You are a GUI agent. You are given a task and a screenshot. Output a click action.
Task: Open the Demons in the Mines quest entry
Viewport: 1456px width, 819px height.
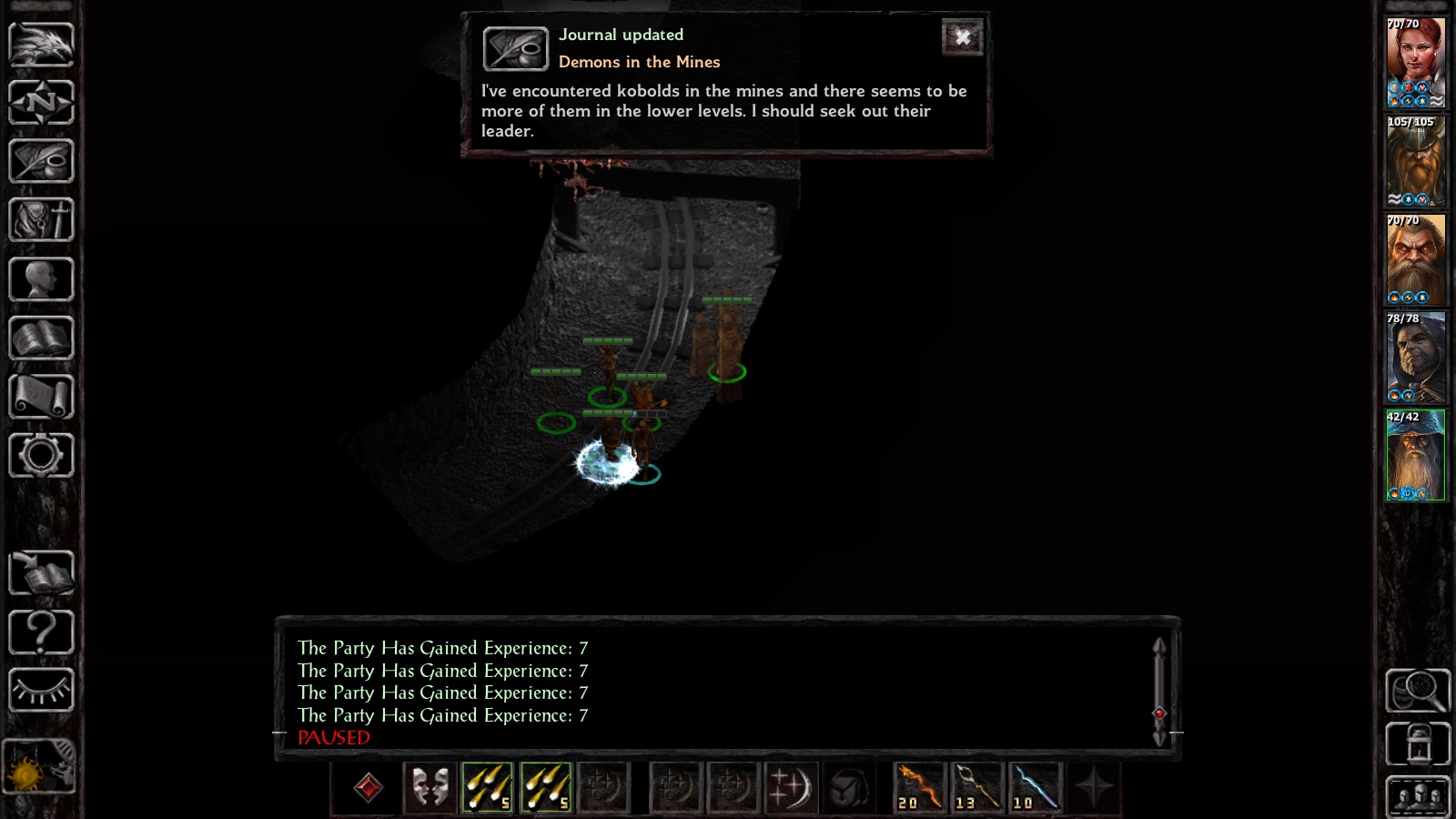tap(638, 62)
